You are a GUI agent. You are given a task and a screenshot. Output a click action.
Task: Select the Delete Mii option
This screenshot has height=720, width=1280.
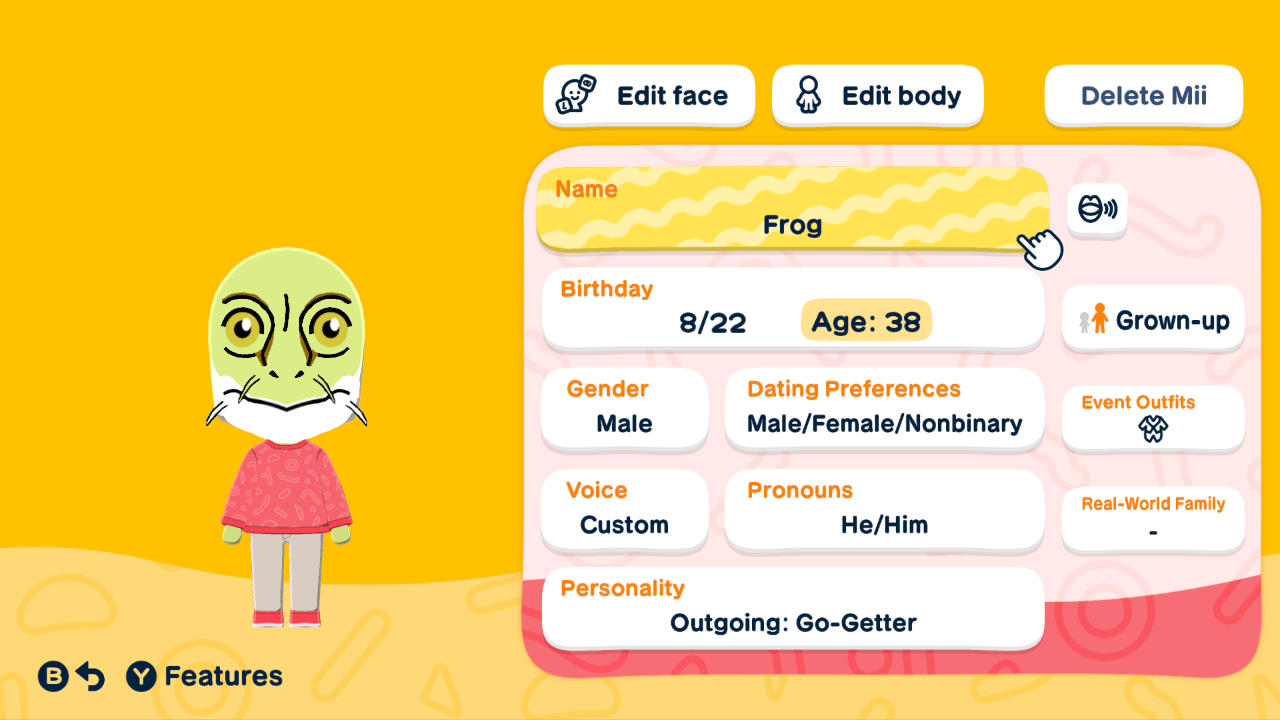coord(1143,94)
